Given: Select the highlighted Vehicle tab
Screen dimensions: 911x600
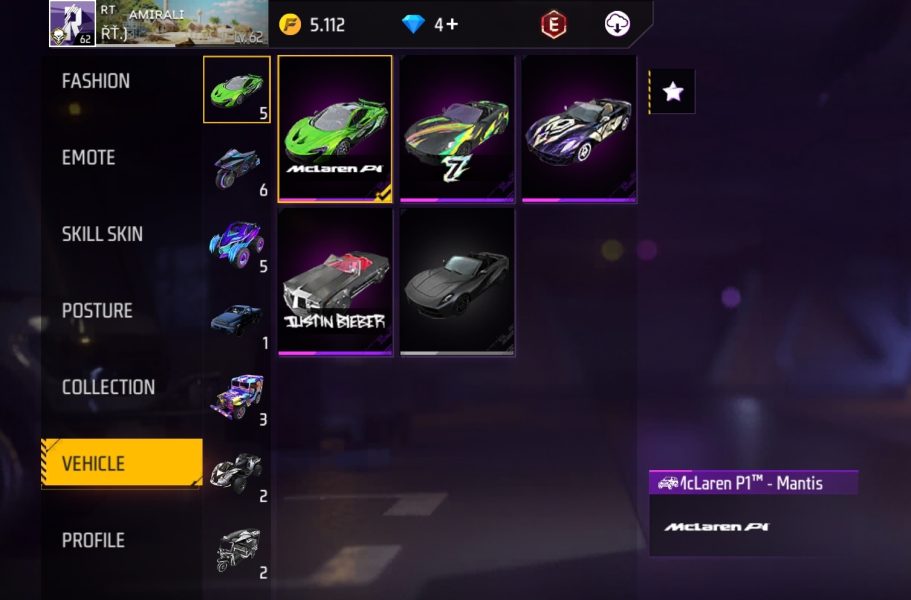Looking at the screenshot, I should (120, 464).
